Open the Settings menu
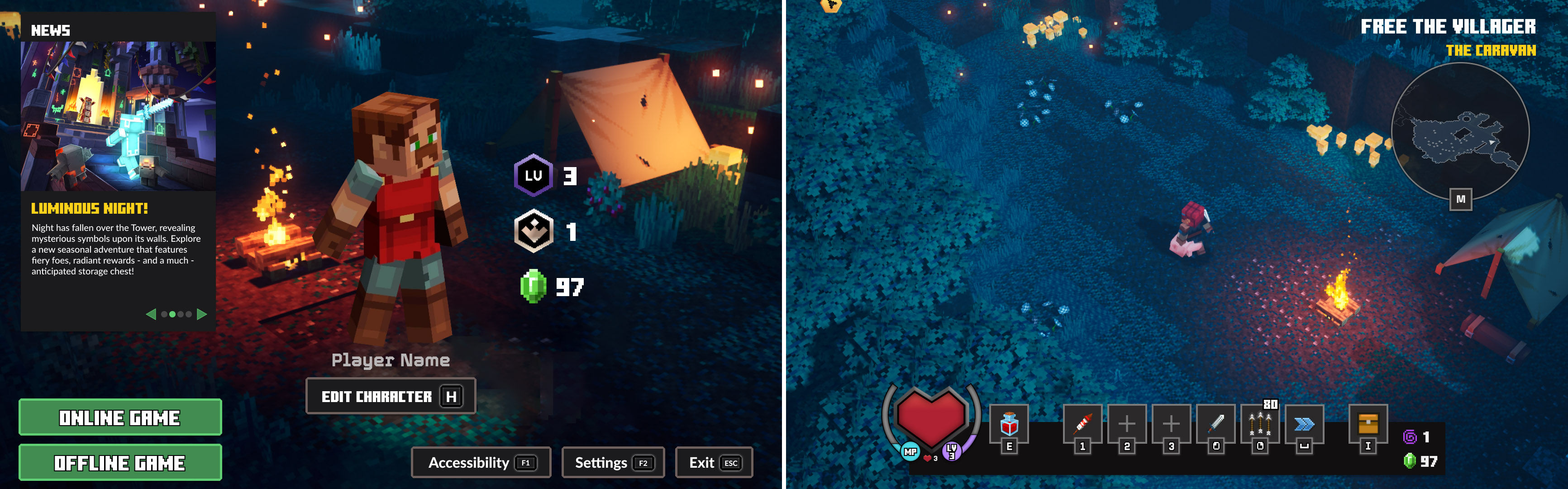 (x=612, y=463)
